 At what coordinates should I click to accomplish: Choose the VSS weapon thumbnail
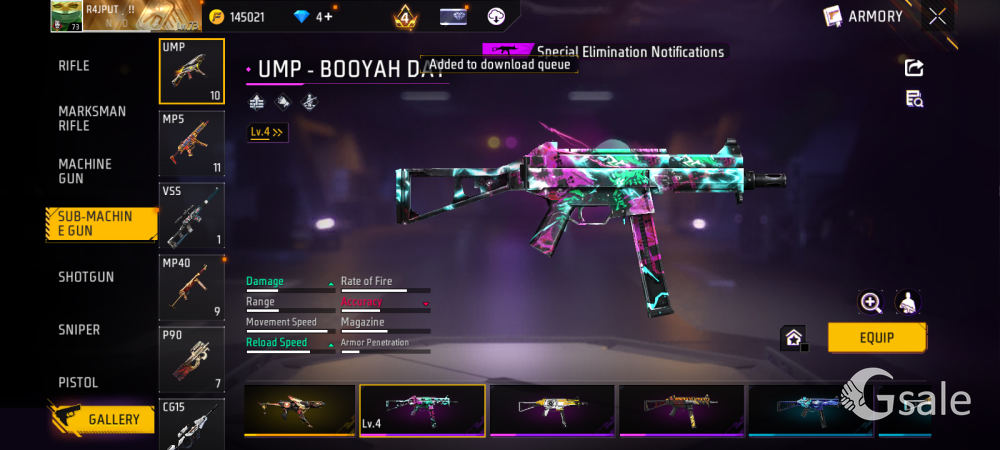point(192,215)
